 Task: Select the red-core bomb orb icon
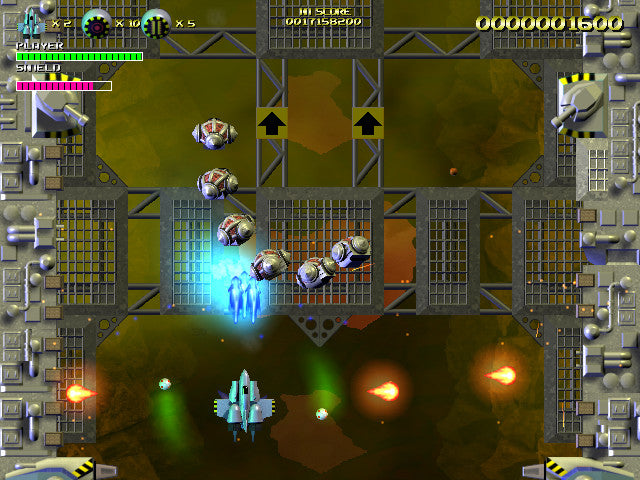click(x=97, y=23)
